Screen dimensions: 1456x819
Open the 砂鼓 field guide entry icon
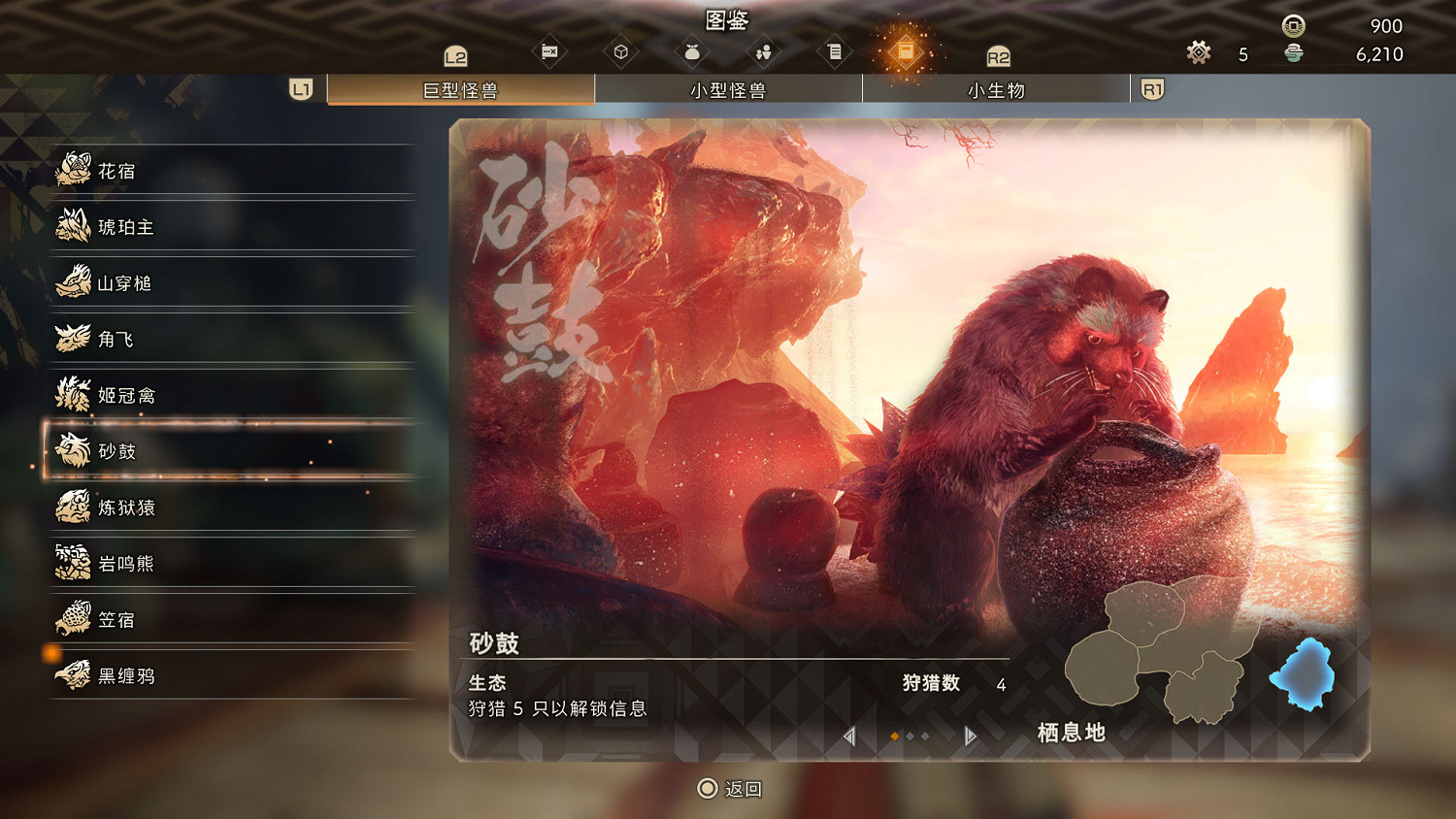click(73, 451)
